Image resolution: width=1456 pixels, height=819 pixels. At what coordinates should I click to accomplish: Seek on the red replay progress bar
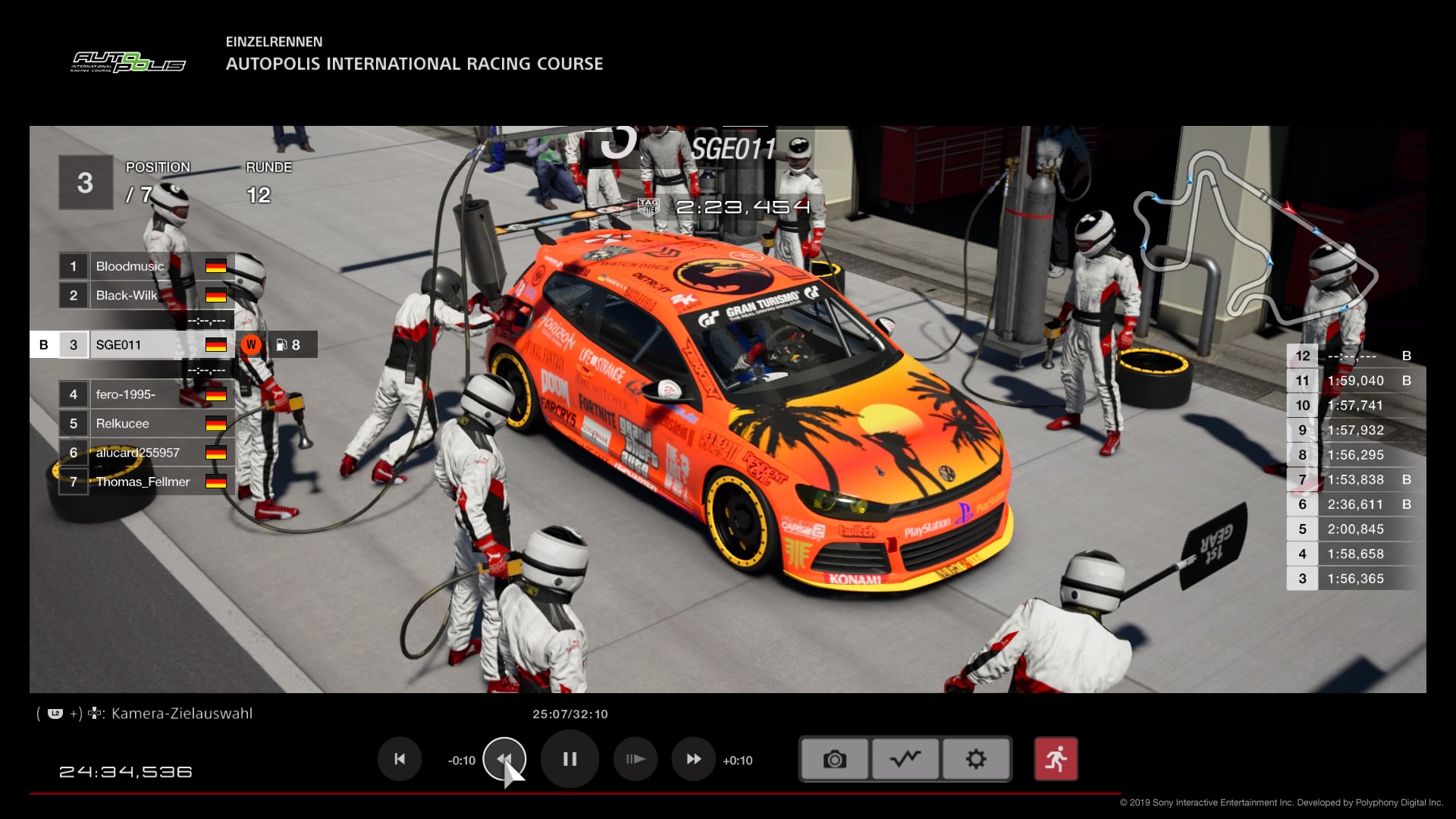(574, 793)
